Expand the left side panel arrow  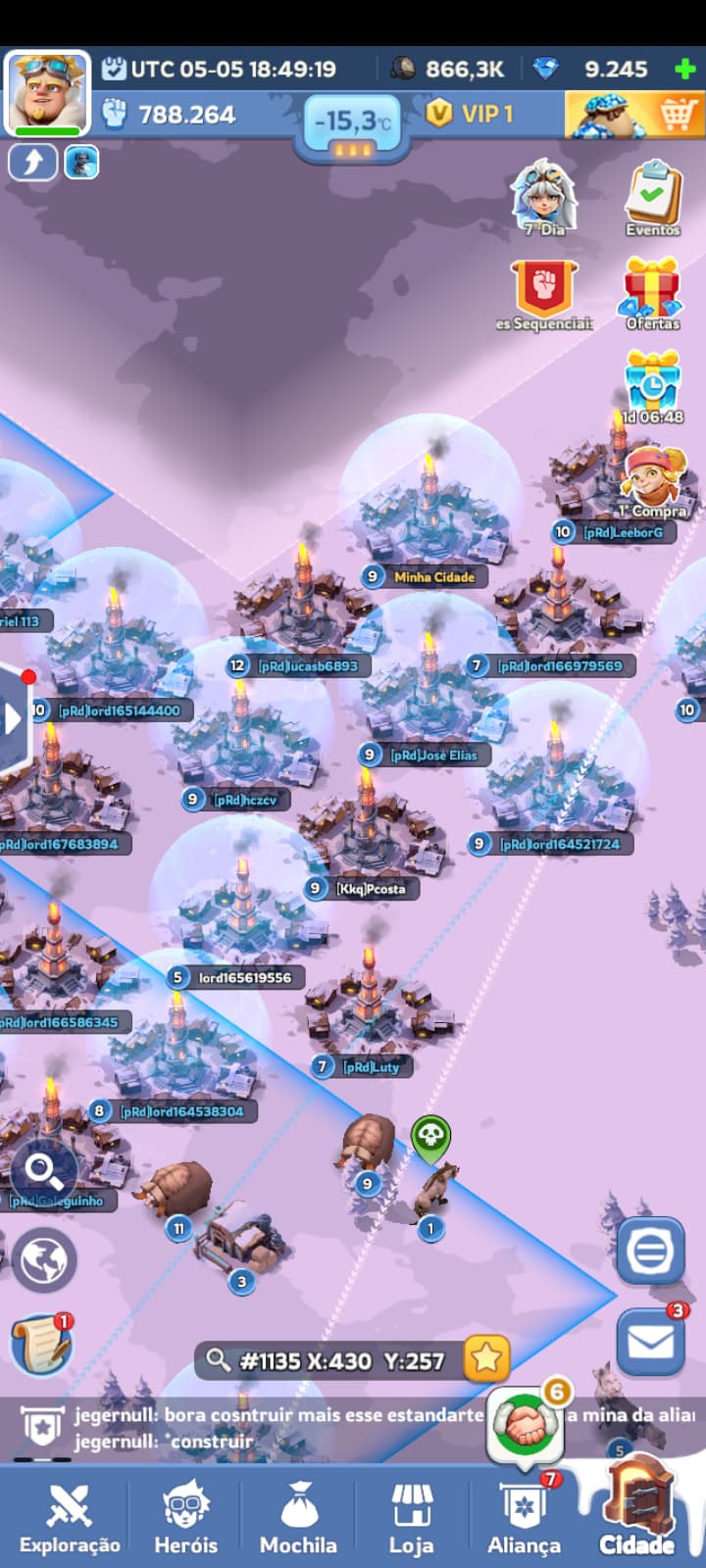(x=14, y=719)
